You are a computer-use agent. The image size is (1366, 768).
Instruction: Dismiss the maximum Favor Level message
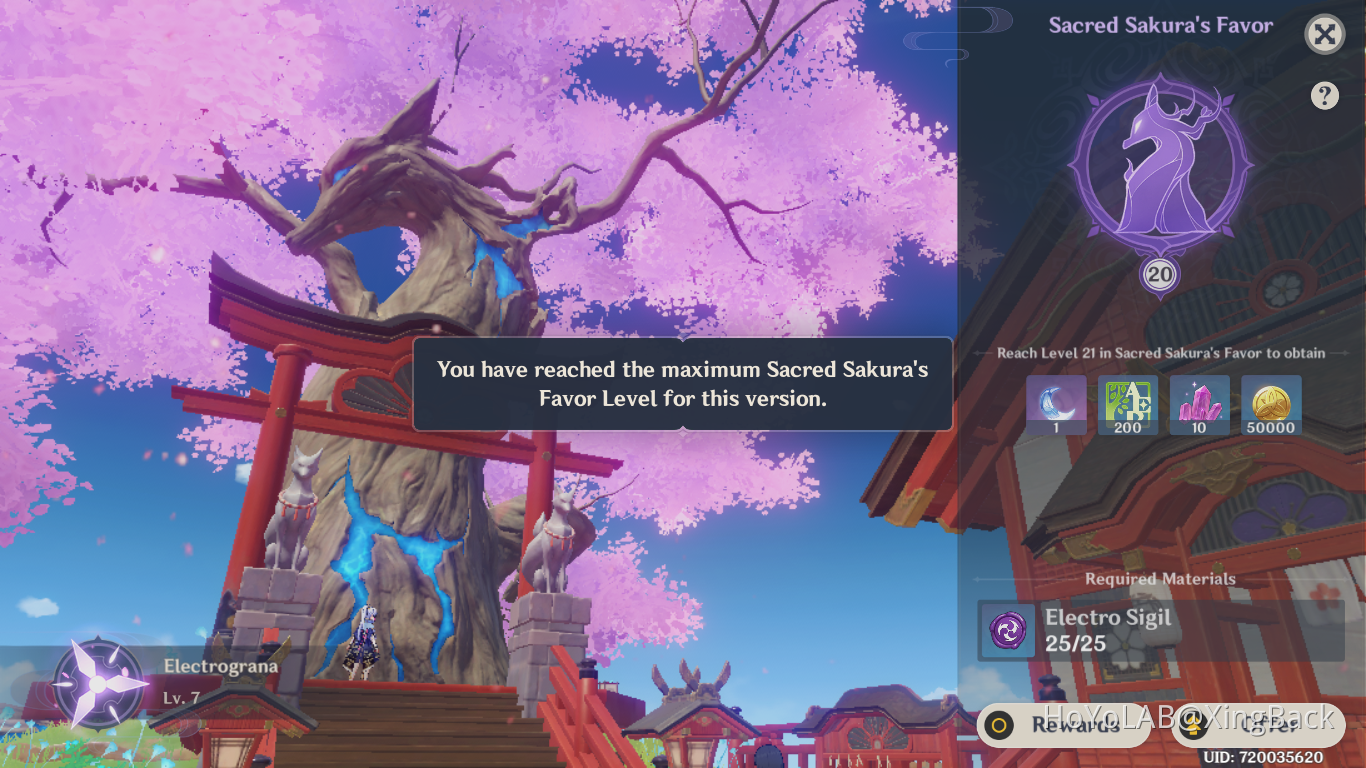[x=681, y=386]
